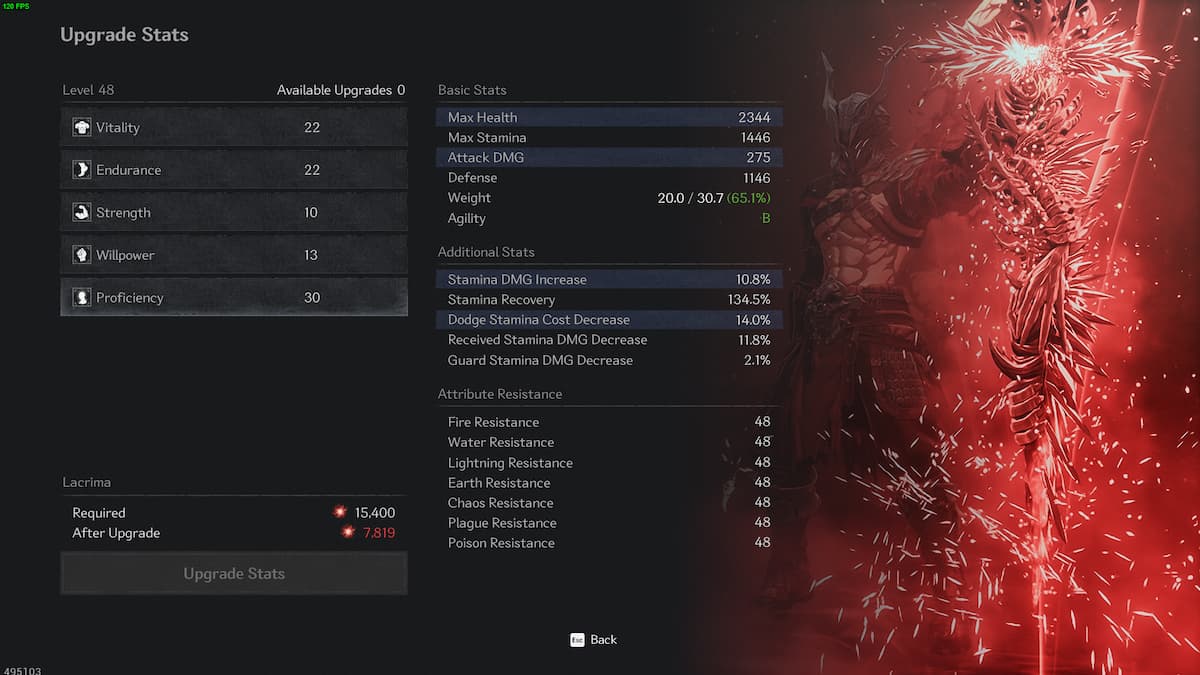Go back using the Back button
The height and width of the screenshot is (675, 1200).
[x=594, y=640]
